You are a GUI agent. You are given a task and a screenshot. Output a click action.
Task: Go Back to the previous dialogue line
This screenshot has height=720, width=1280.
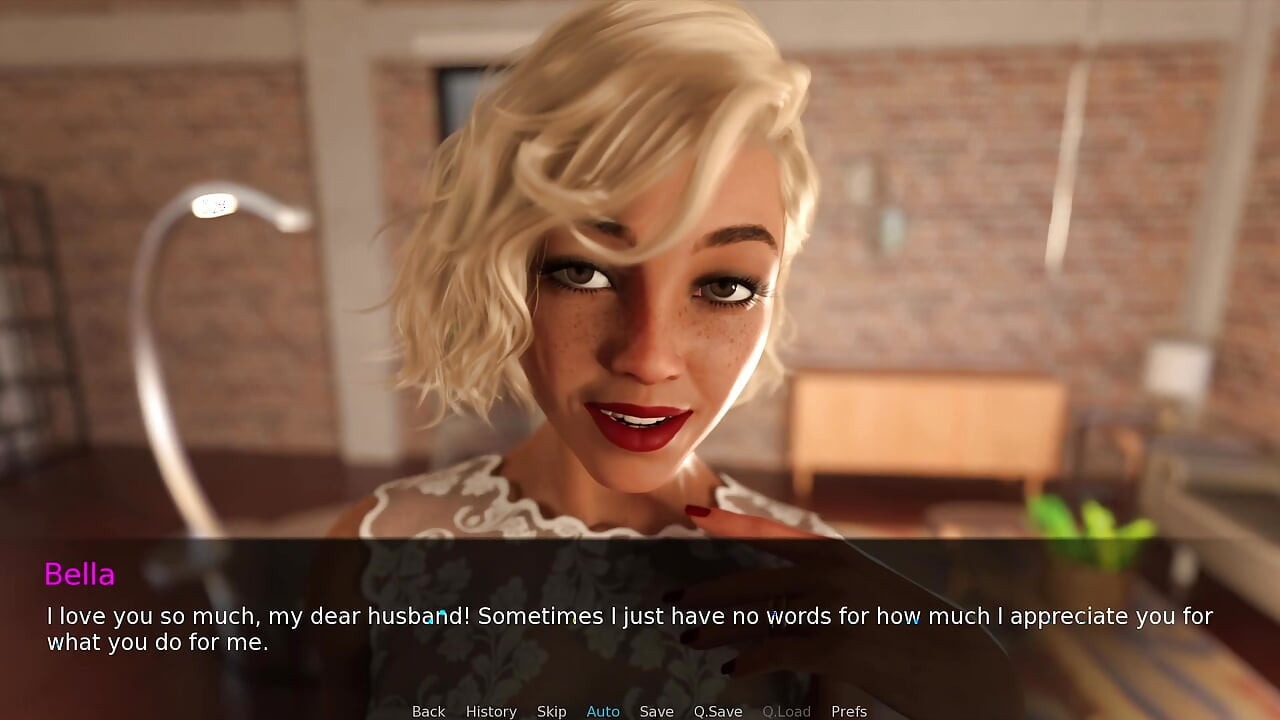pos(428,710)
